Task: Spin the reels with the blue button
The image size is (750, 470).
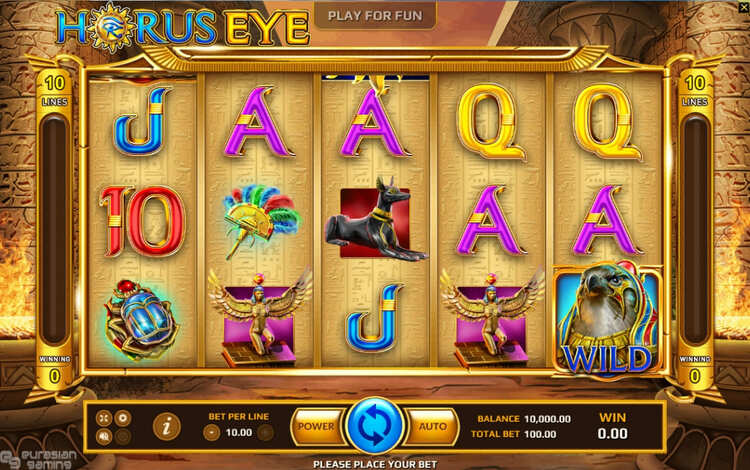Action: (374, 426)
